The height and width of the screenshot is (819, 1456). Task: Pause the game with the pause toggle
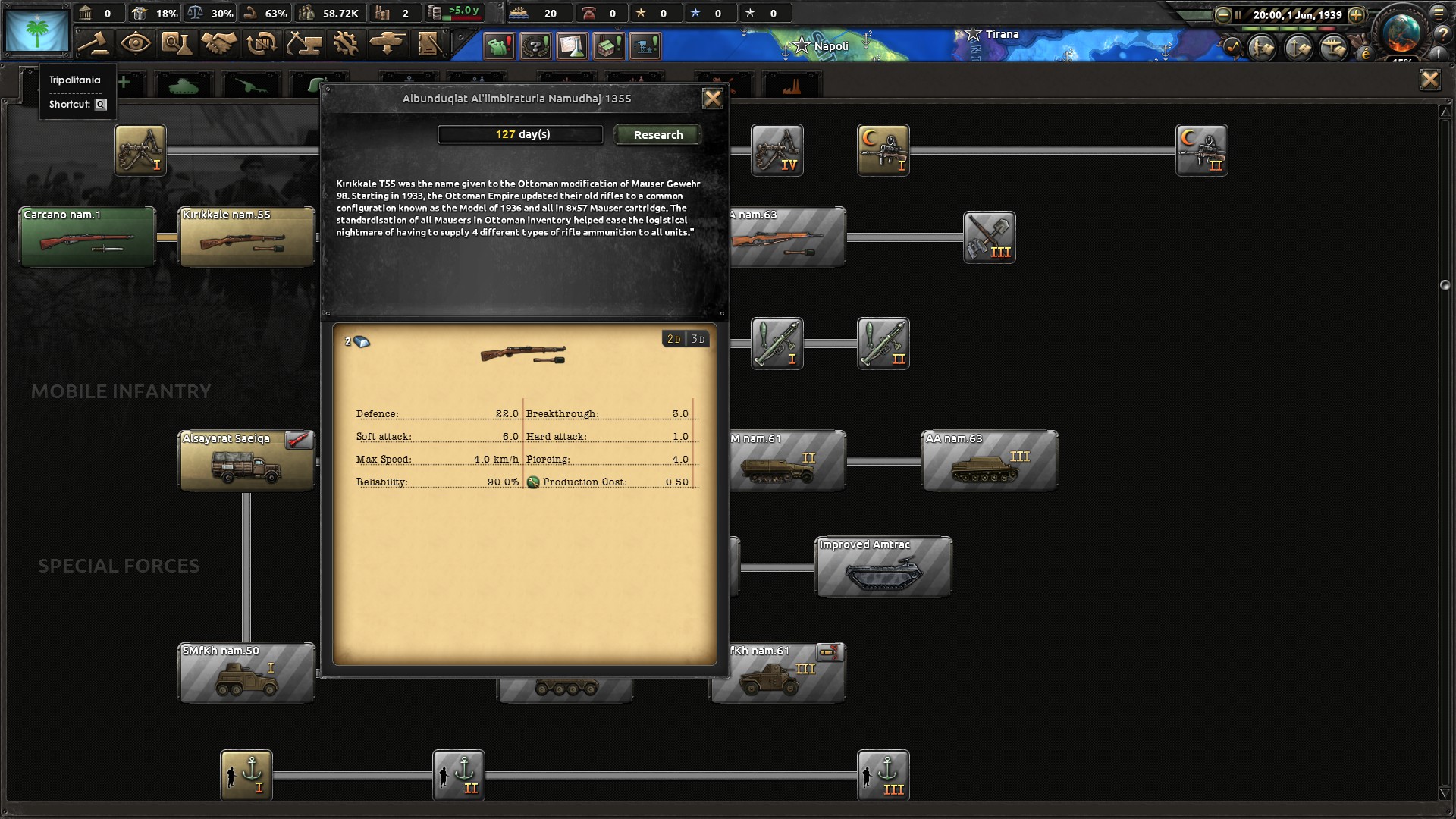click(1238, 14)
